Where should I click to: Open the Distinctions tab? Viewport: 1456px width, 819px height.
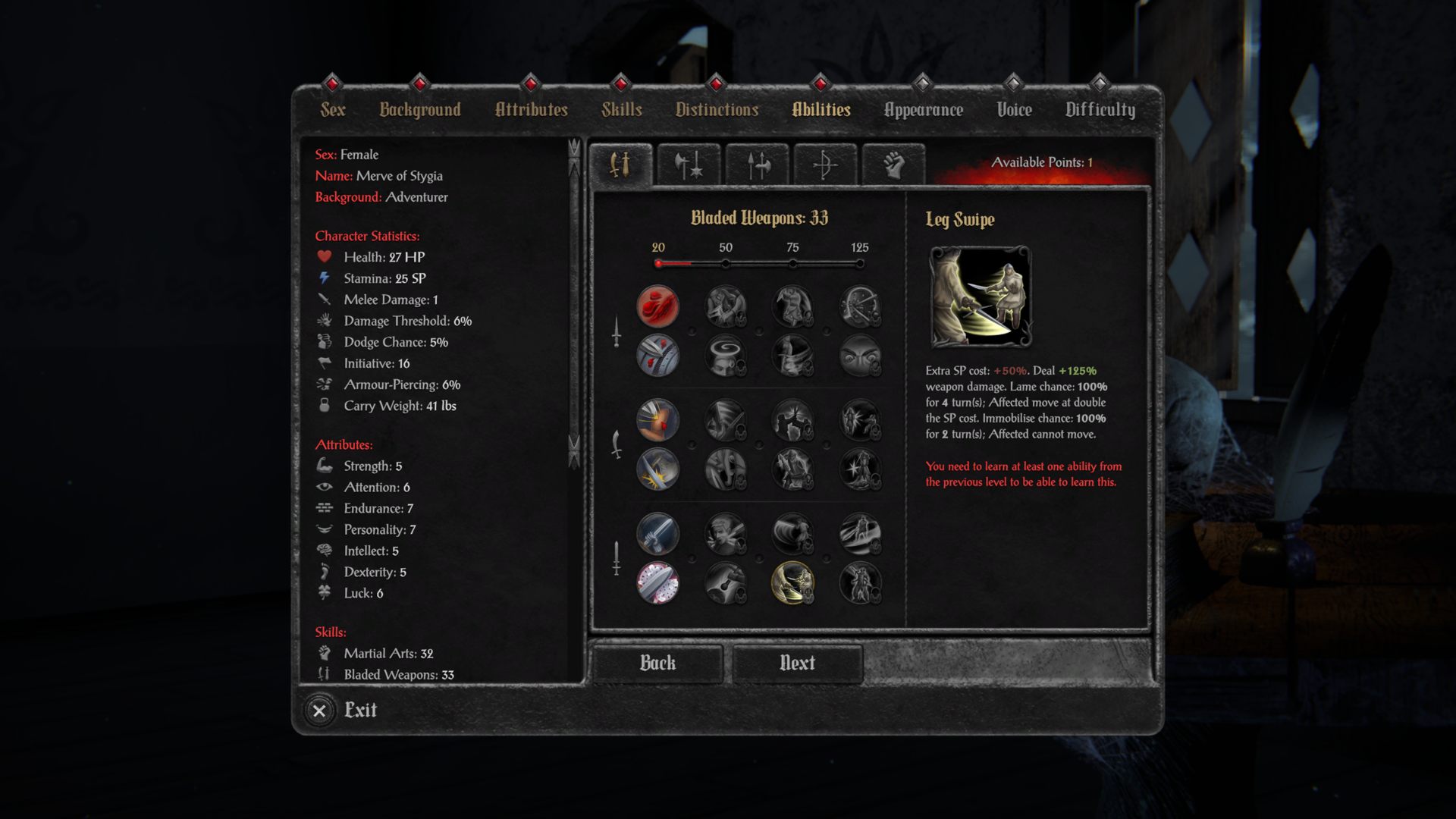point(717,110)
